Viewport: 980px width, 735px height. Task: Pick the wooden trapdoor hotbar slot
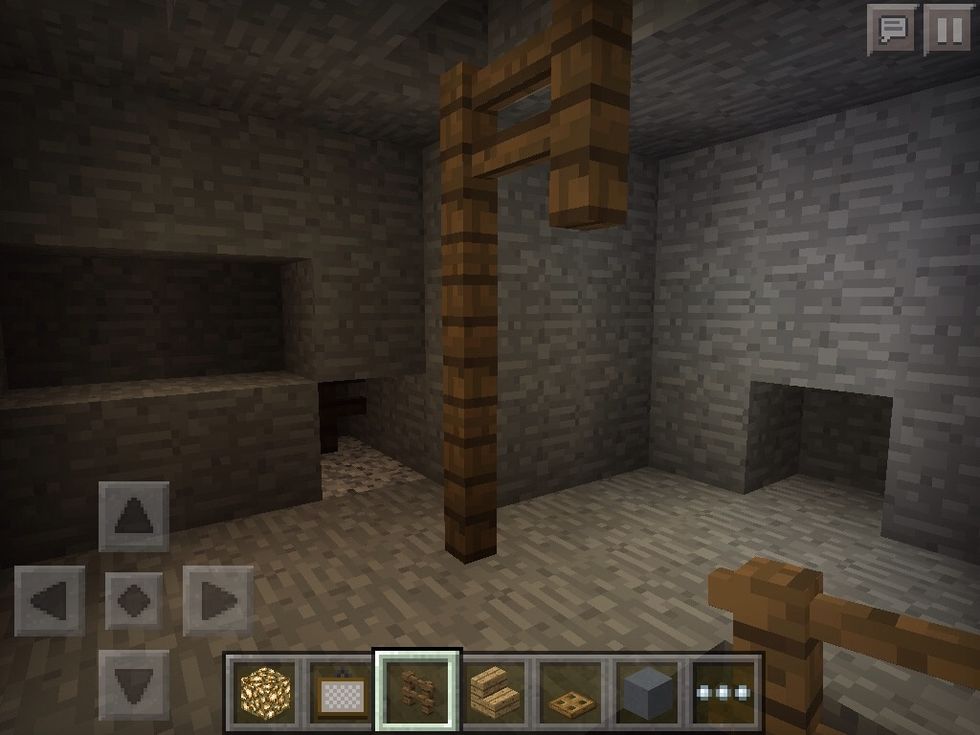point(571,691)
